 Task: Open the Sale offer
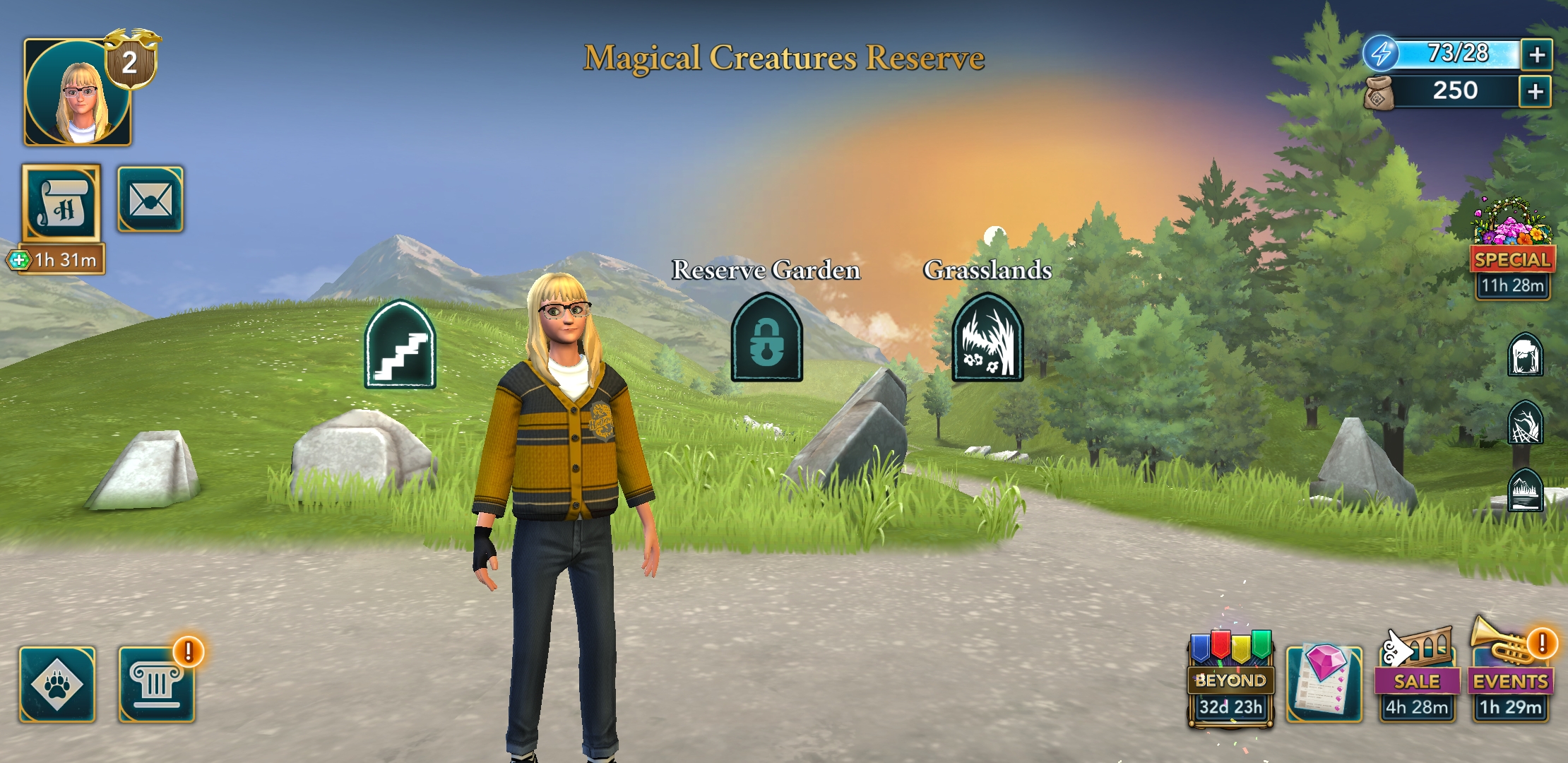(x=1417, y=678)
